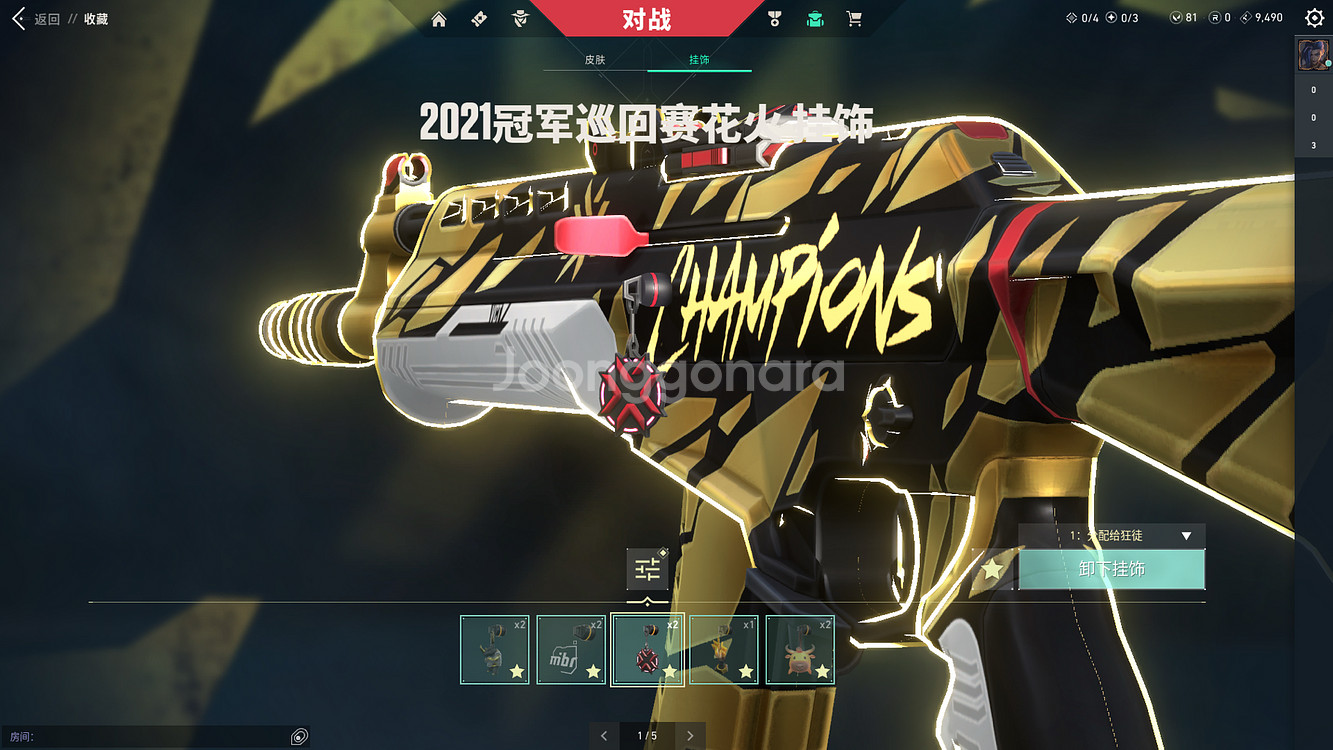1333x750 pixels.
Task: Open the green backpack collection icon
Action: coord(815,19)
